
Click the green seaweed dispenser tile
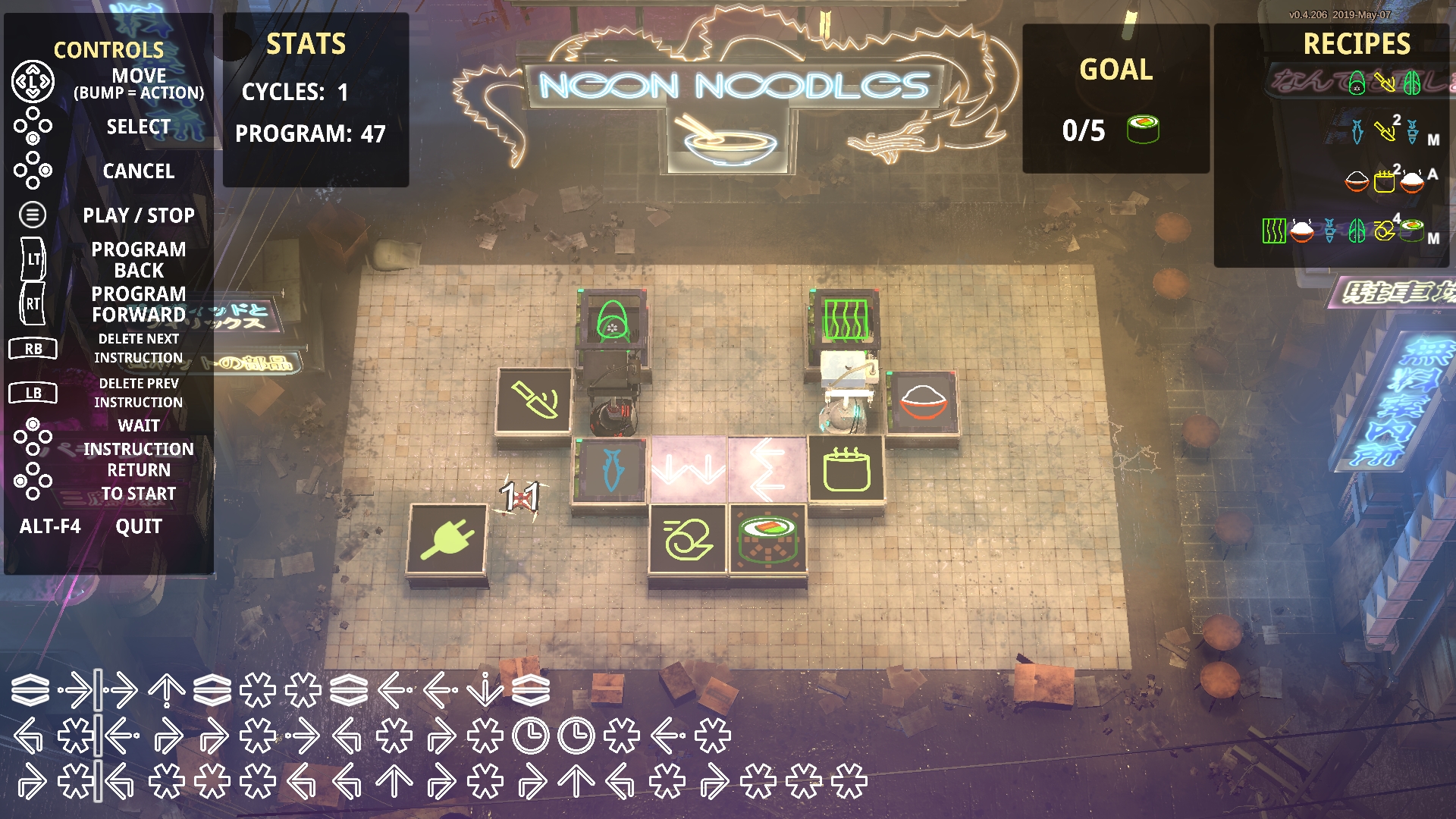tap(846, 319)
